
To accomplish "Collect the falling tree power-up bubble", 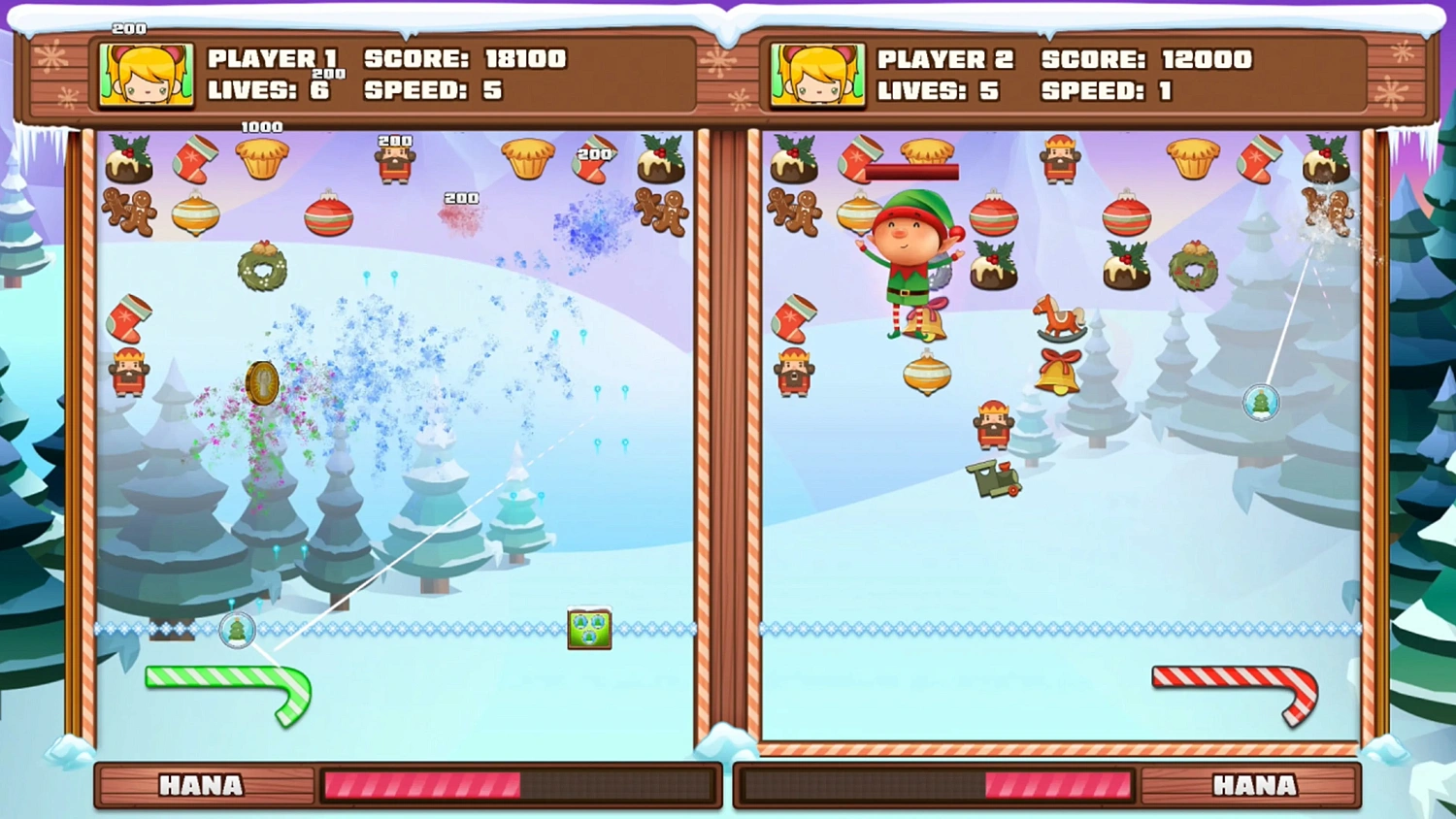I will tap(236, 631).
